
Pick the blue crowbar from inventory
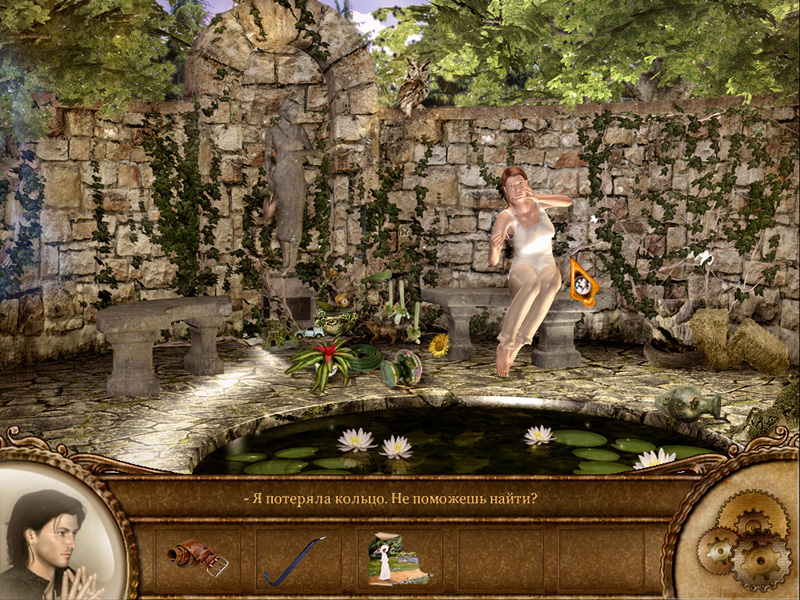click(294, 560)
